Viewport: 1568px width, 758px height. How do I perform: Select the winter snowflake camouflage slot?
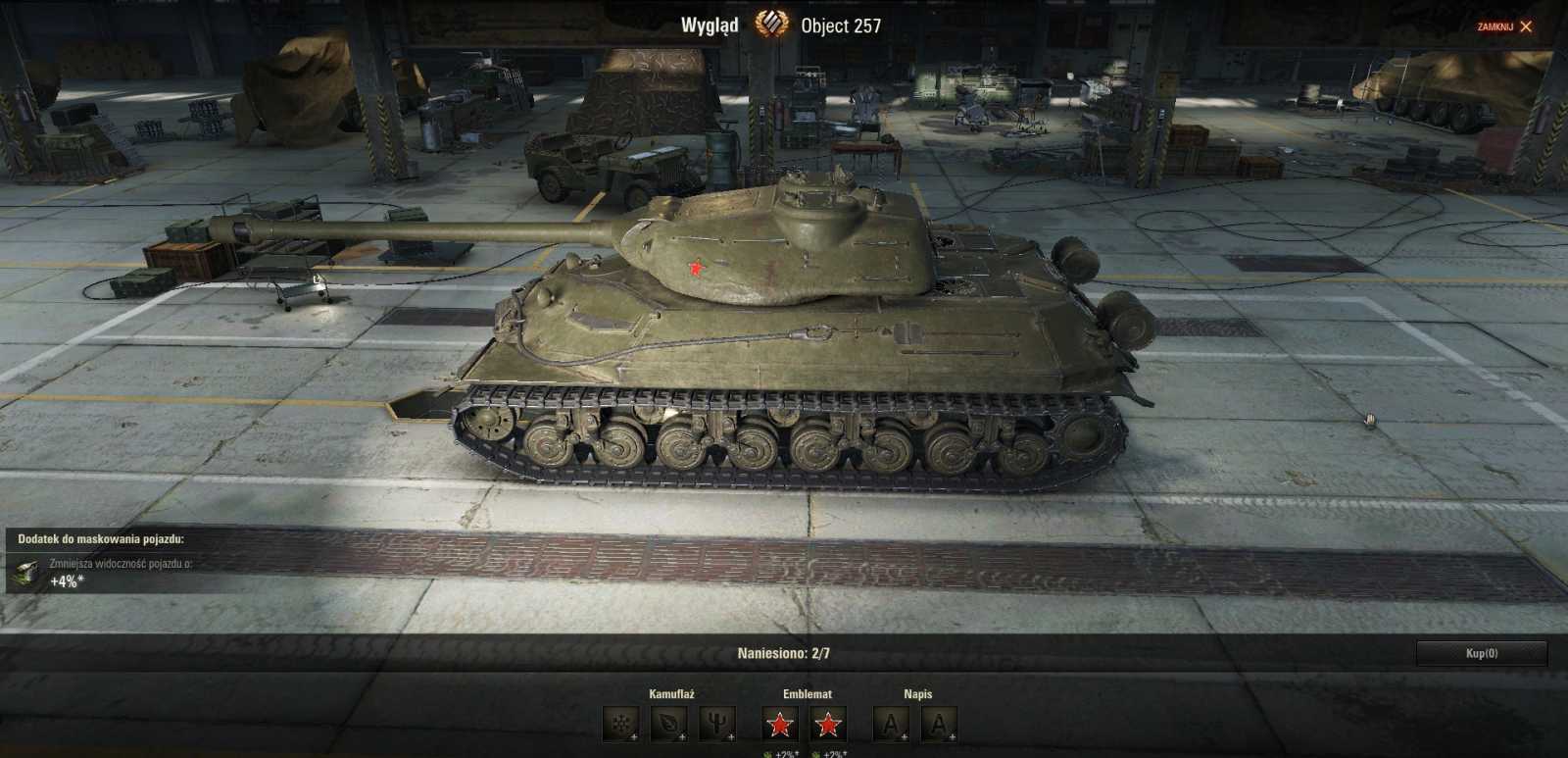tap(619, 725)
